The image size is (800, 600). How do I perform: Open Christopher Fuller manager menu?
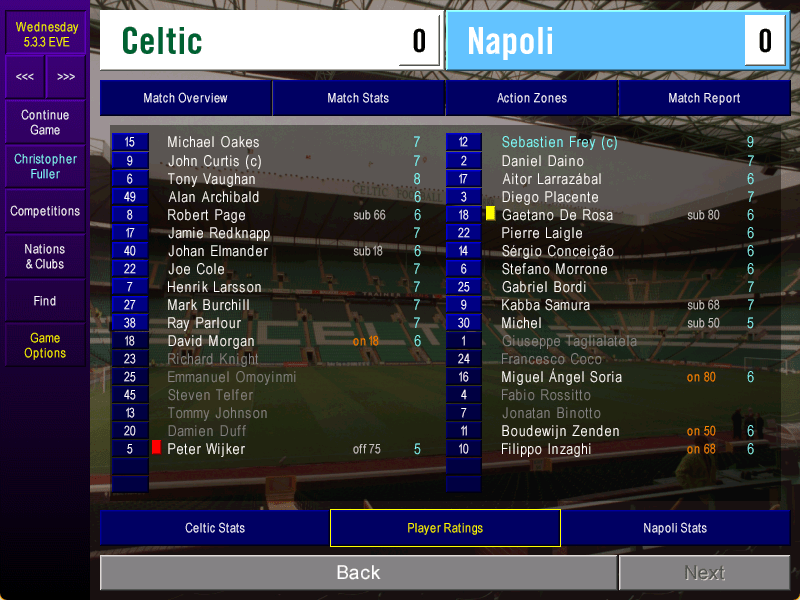(45, 166)
